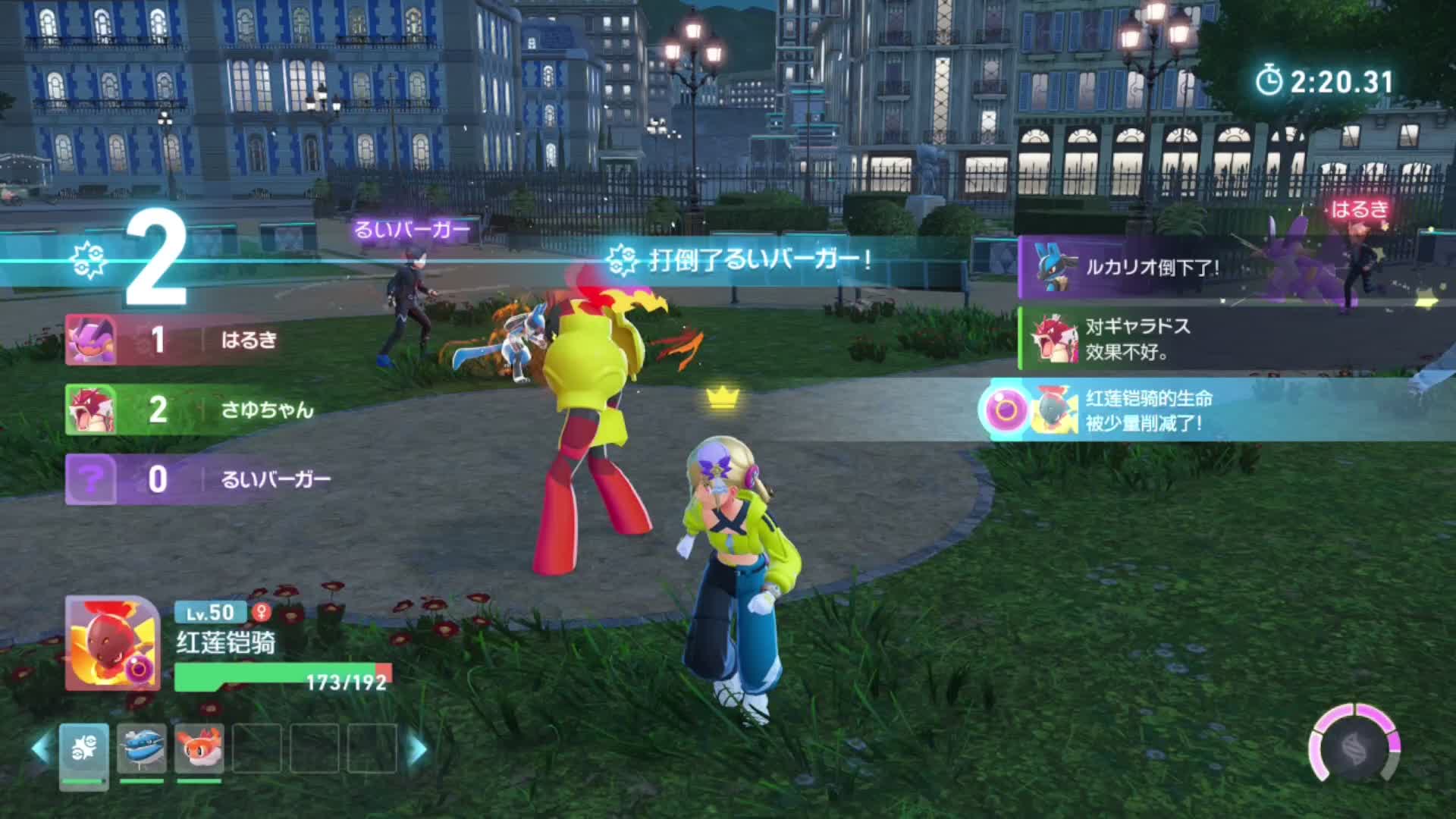Screen dimensions: 1456x819
Task: Switch to the blue Mega Salamence party slot
Action: click(142, 749)
